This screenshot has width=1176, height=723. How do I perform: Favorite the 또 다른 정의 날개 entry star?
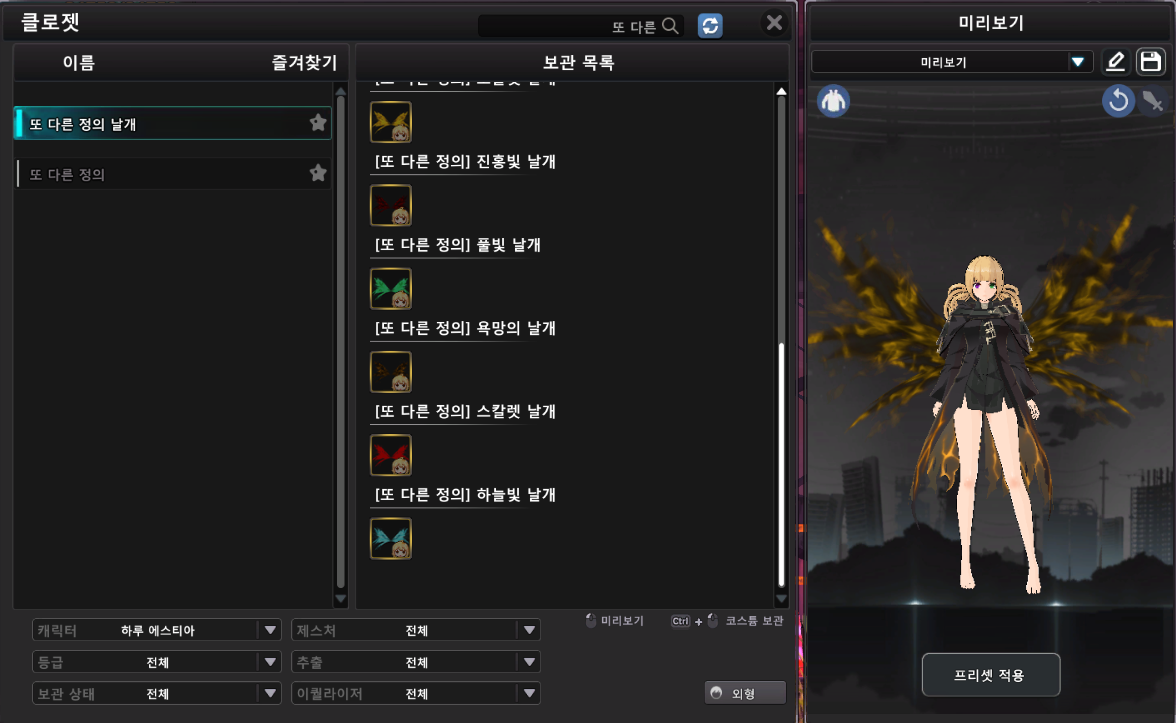[x=318, y=123]
